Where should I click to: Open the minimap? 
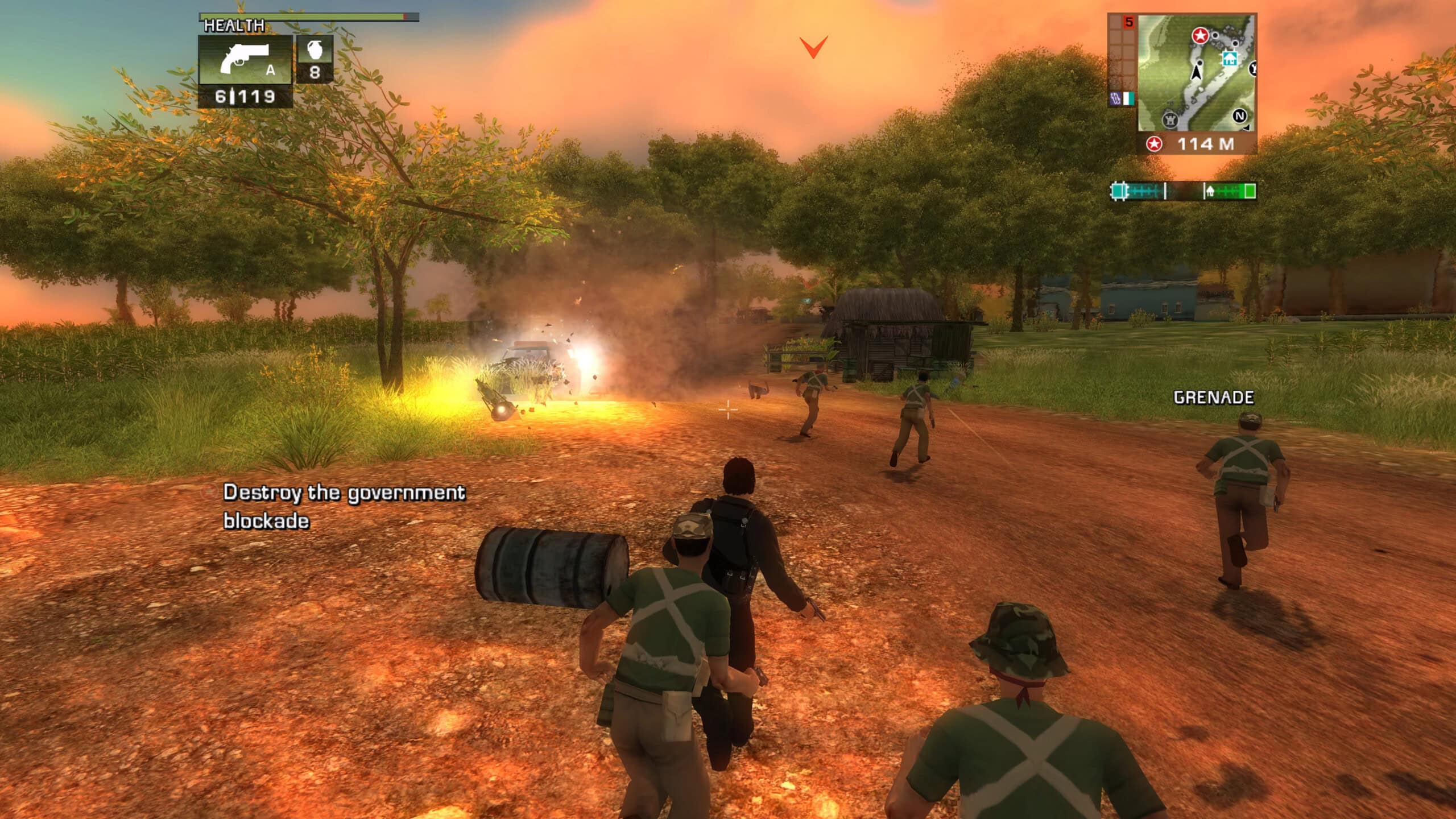tap(1196, 73)
